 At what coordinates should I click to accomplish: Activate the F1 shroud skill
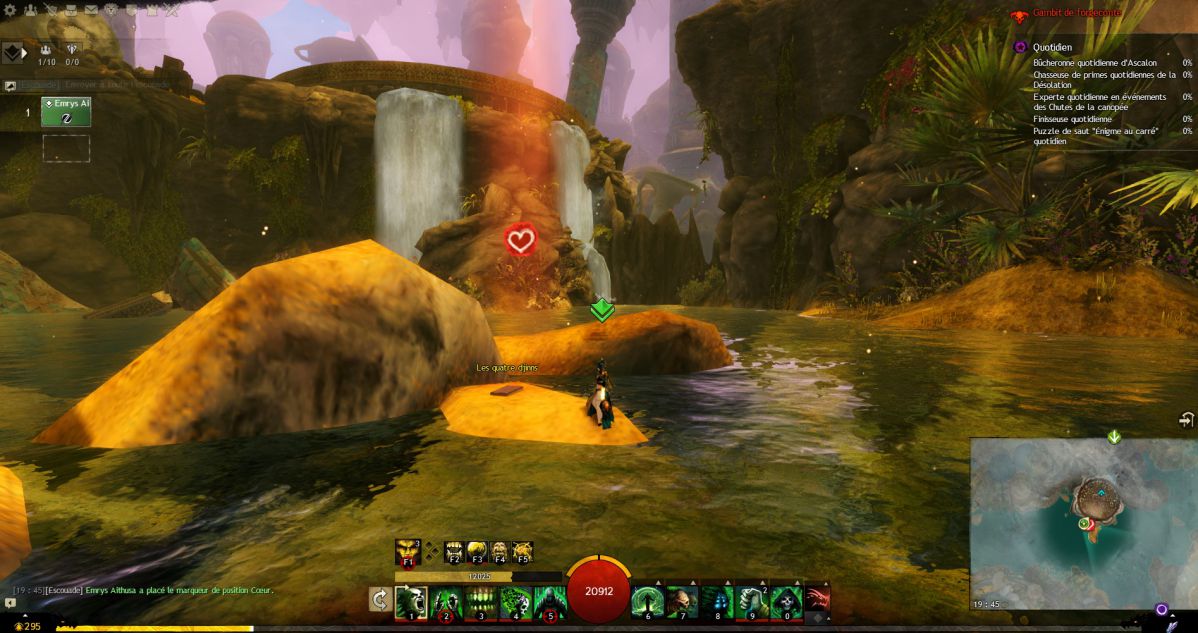[407, 552]
